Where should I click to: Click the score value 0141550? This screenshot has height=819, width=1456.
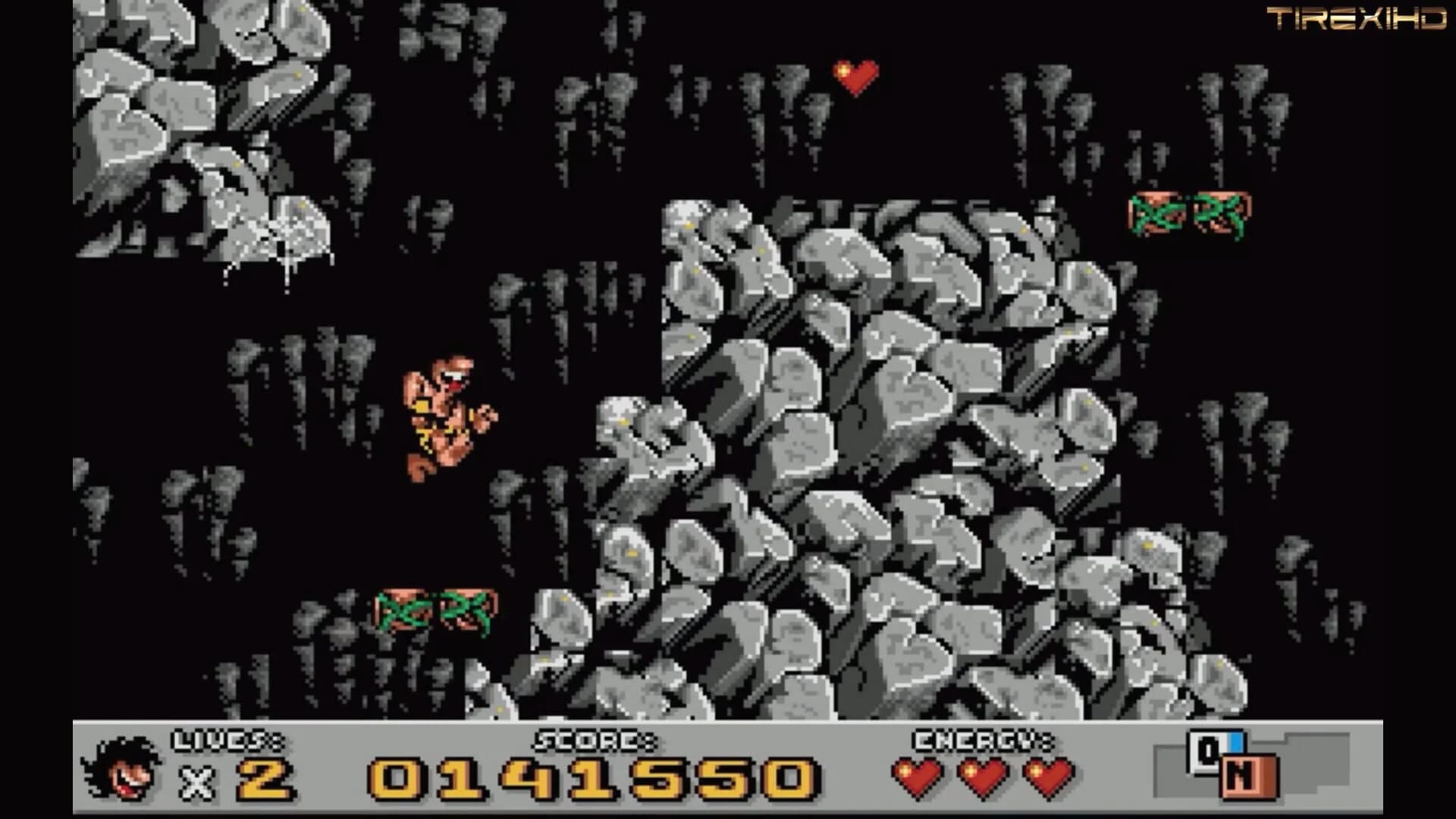[588, 781]
